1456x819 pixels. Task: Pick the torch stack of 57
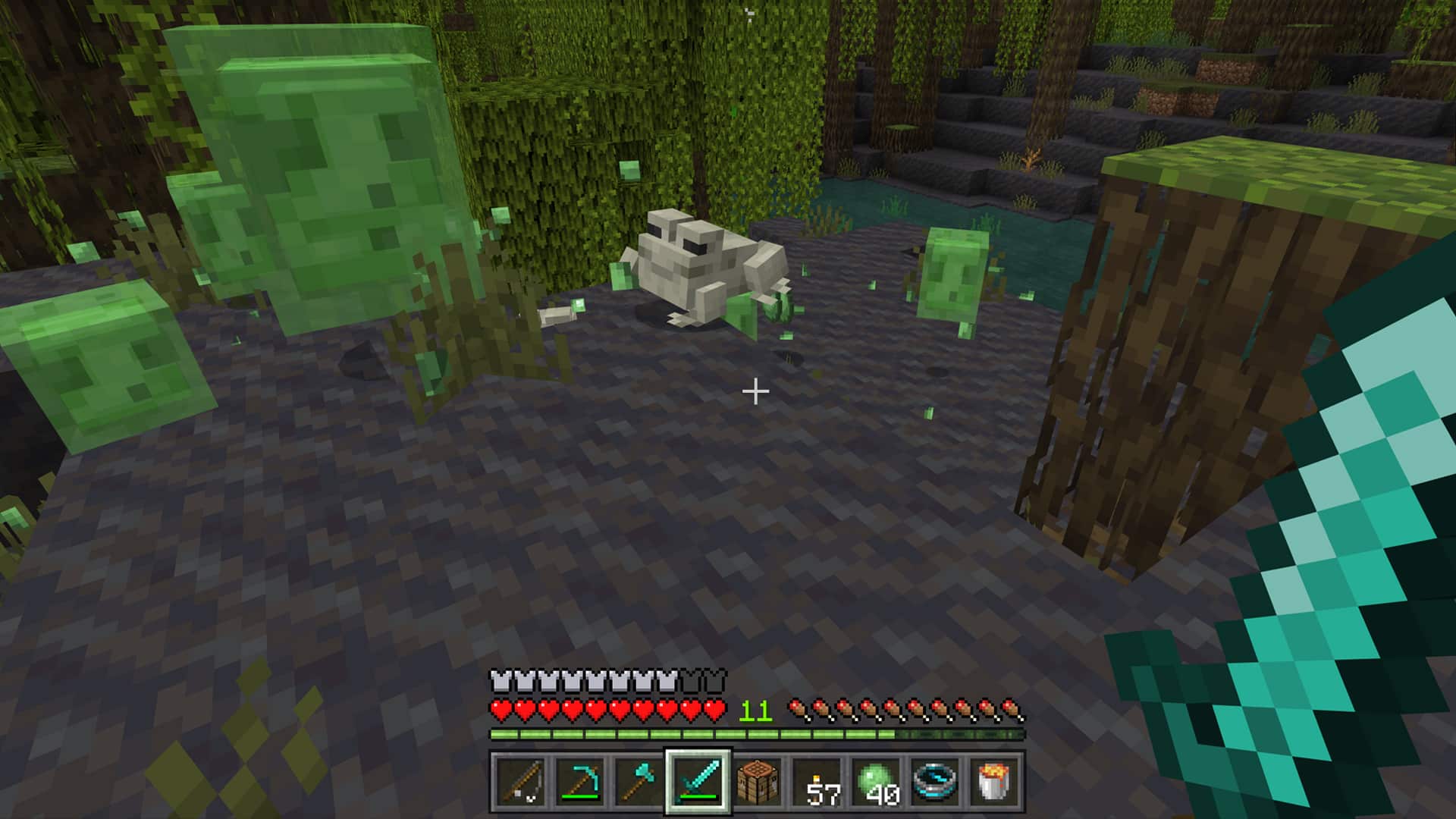[817, 780]
